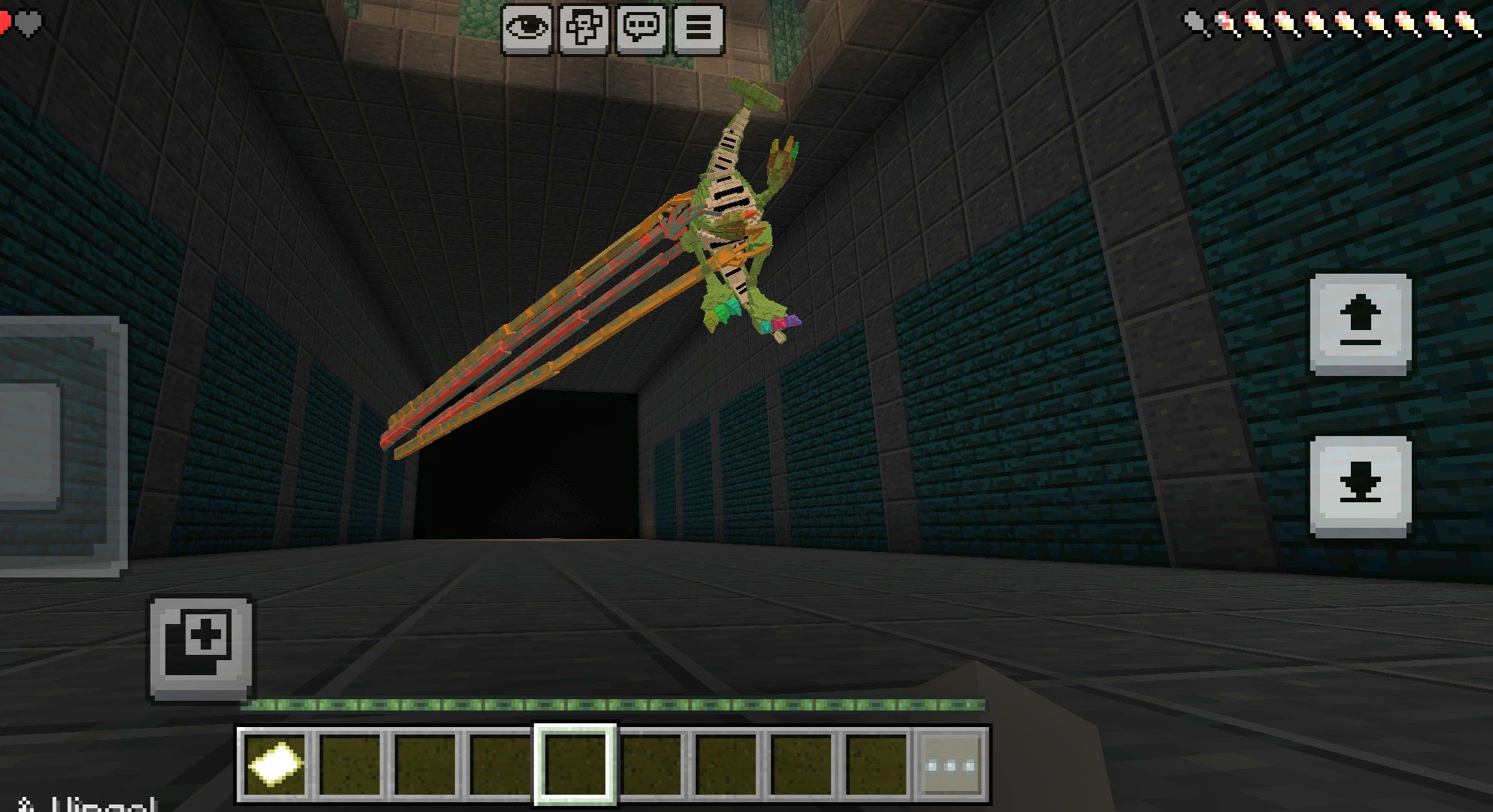This screenshot has width=1493, height=812.
Task: Tap the fly down arrow button
Action: pos(1360,486)
